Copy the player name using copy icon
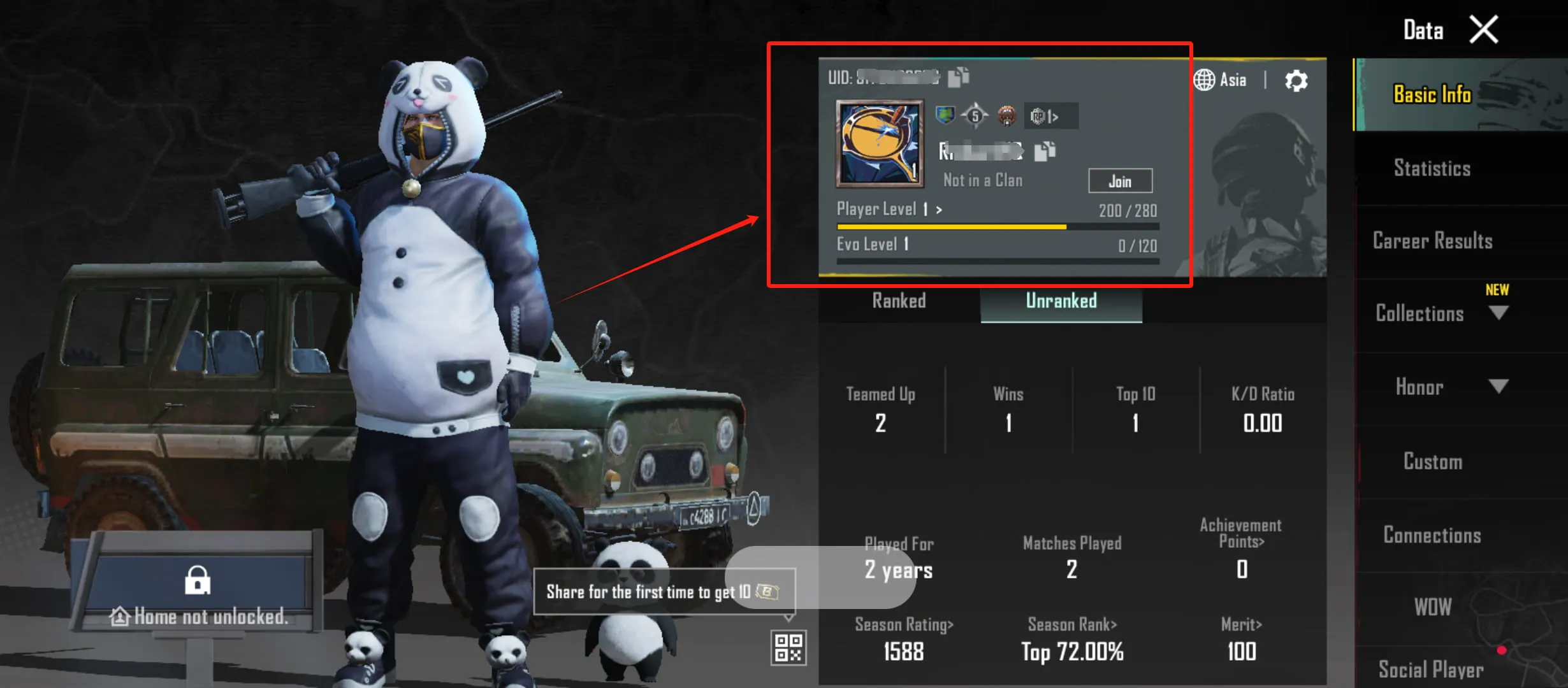The image size is (1568, 688). (1044, 151)
